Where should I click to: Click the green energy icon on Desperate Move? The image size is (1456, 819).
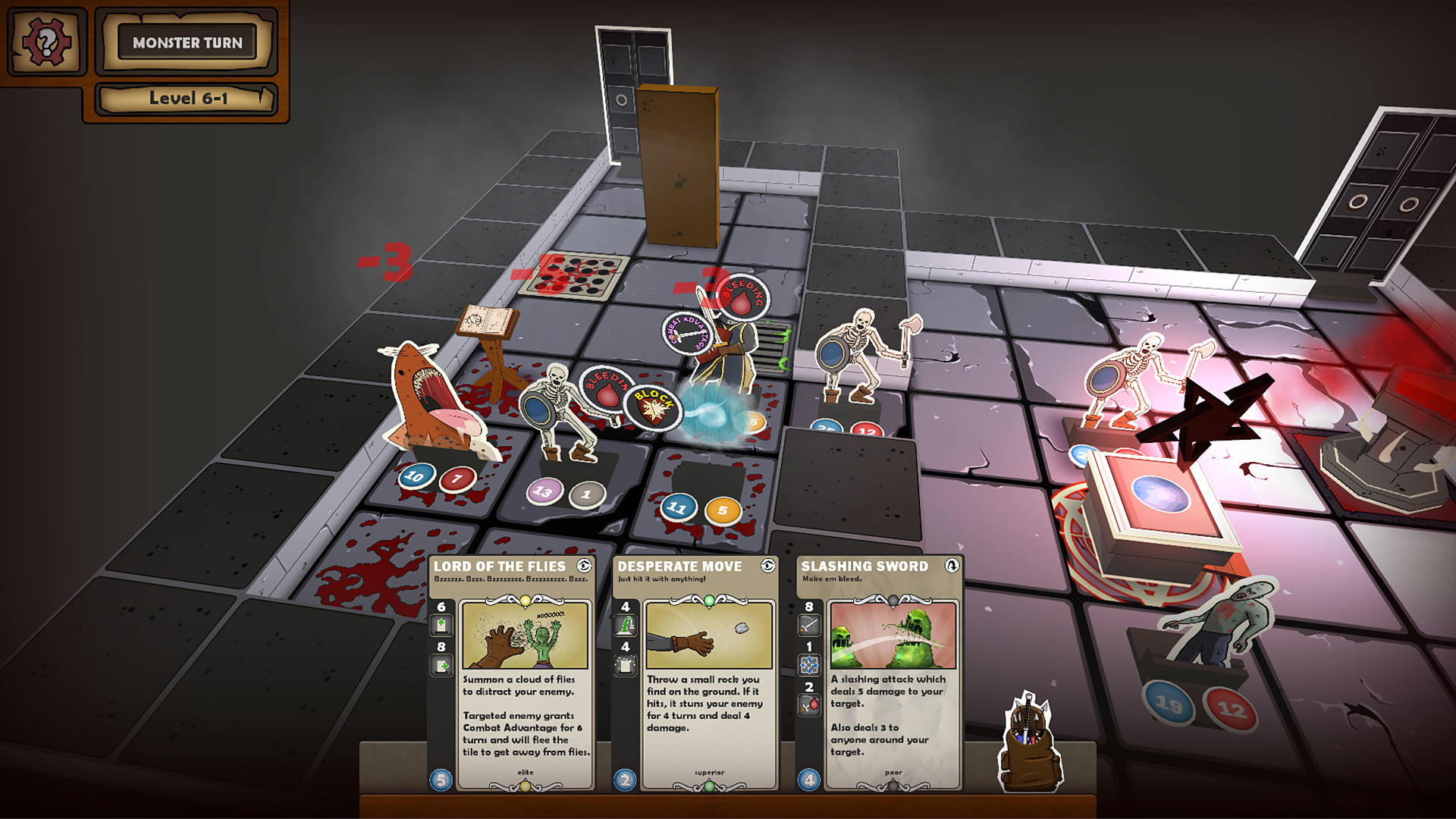pyautogui.click(x=626, y=625)
